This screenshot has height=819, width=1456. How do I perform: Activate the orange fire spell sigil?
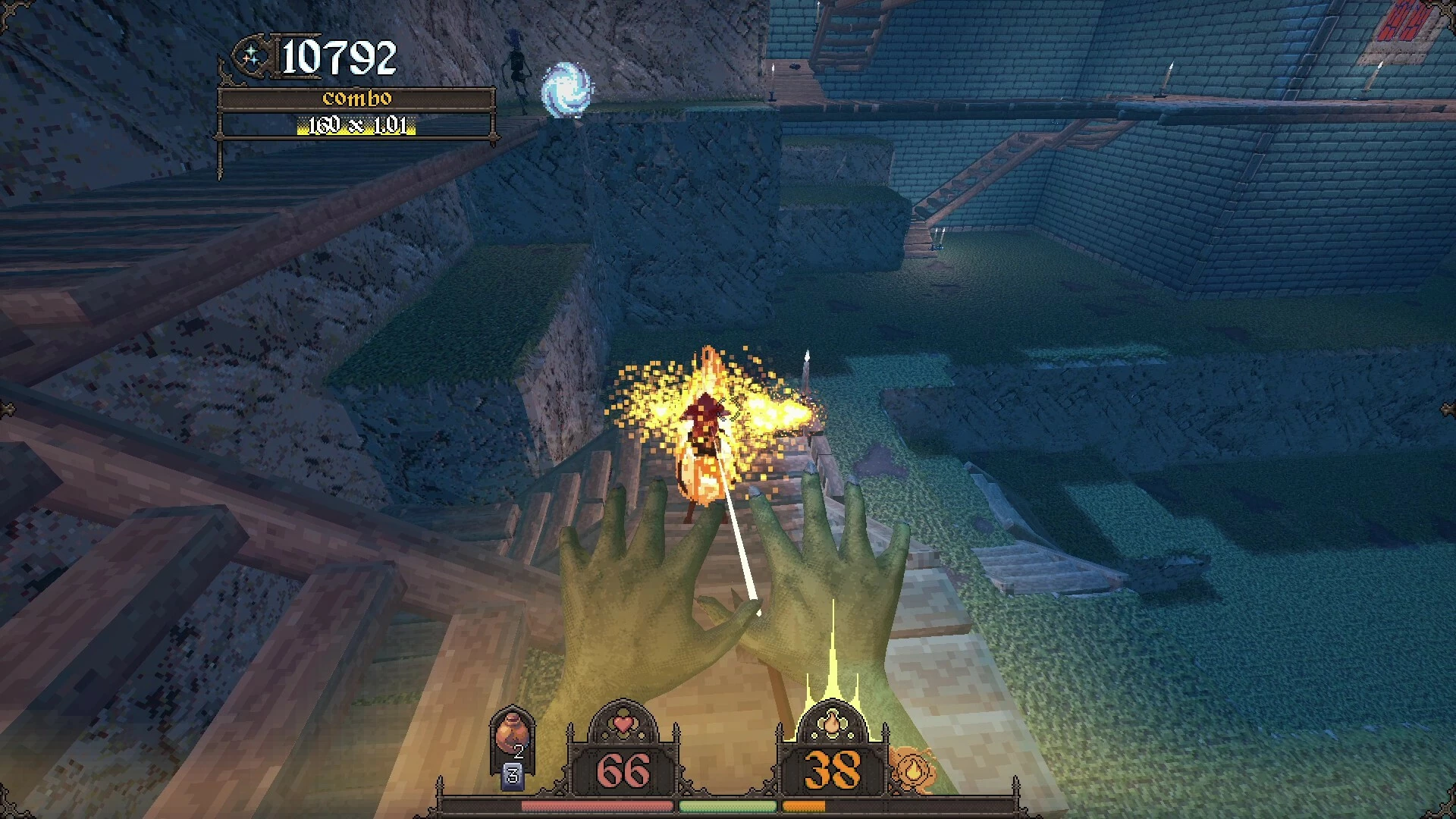point(913,769)
